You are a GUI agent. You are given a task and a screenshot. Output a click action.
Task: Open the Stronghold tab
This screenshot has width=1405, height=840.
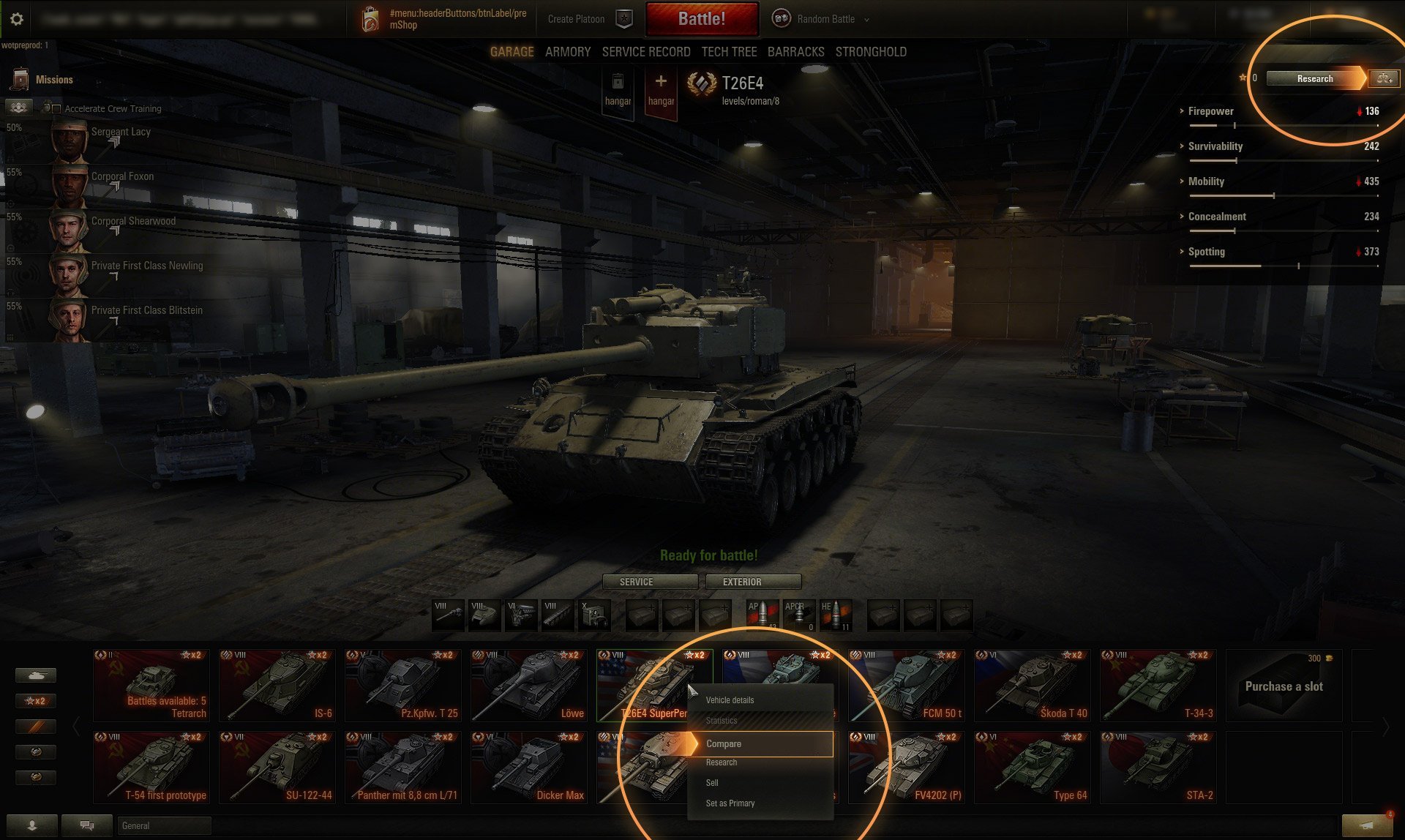click(x=871, y=52)
